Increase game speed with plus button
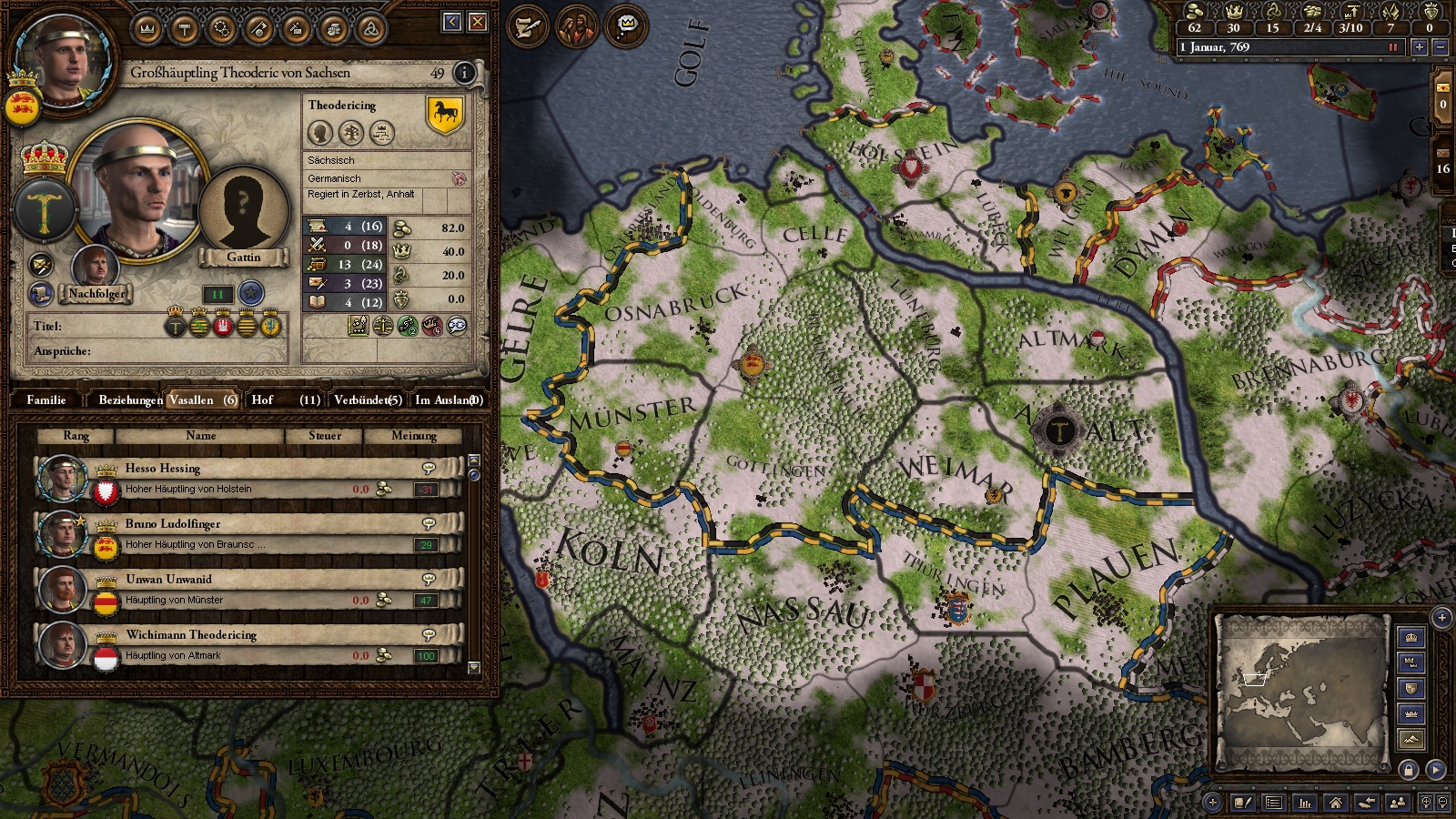 (1419, 47)
